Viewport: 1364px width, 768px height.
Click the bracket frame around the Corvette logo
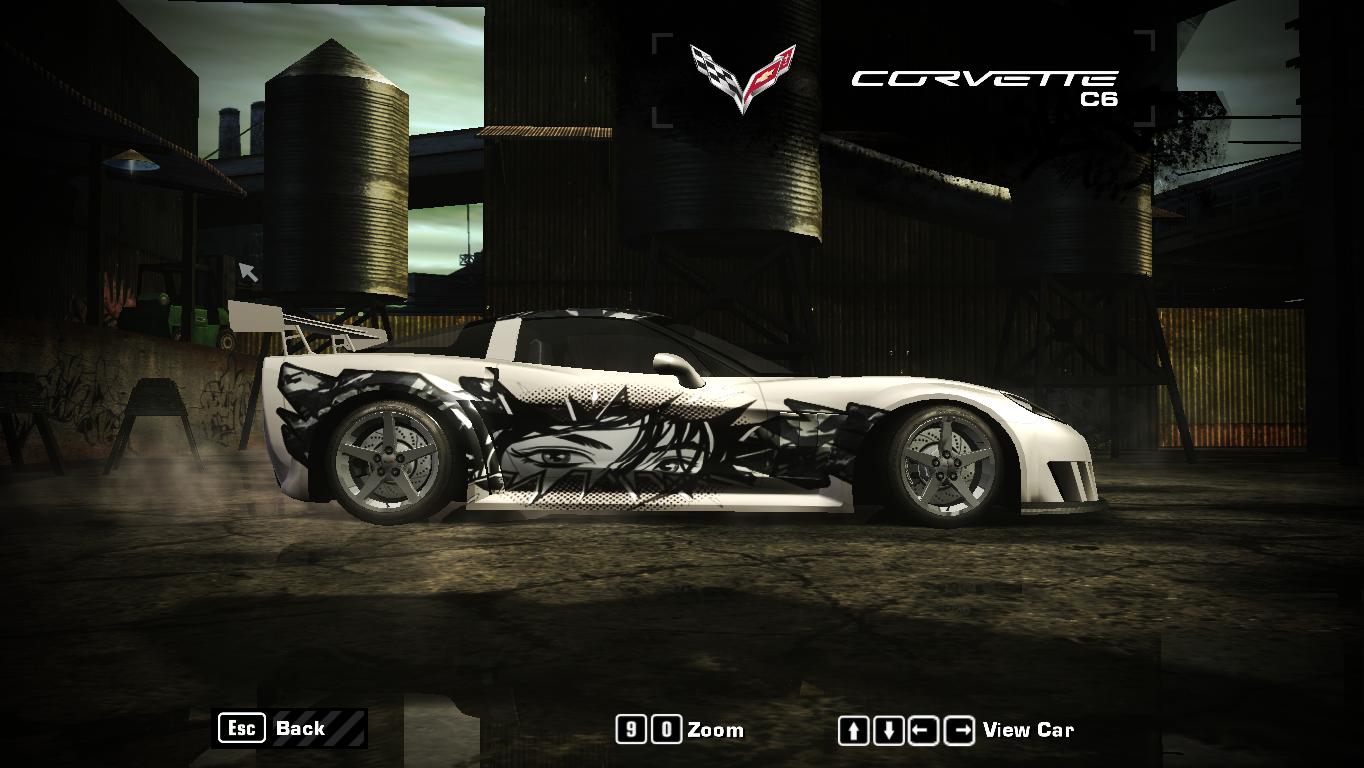[660, 40]
